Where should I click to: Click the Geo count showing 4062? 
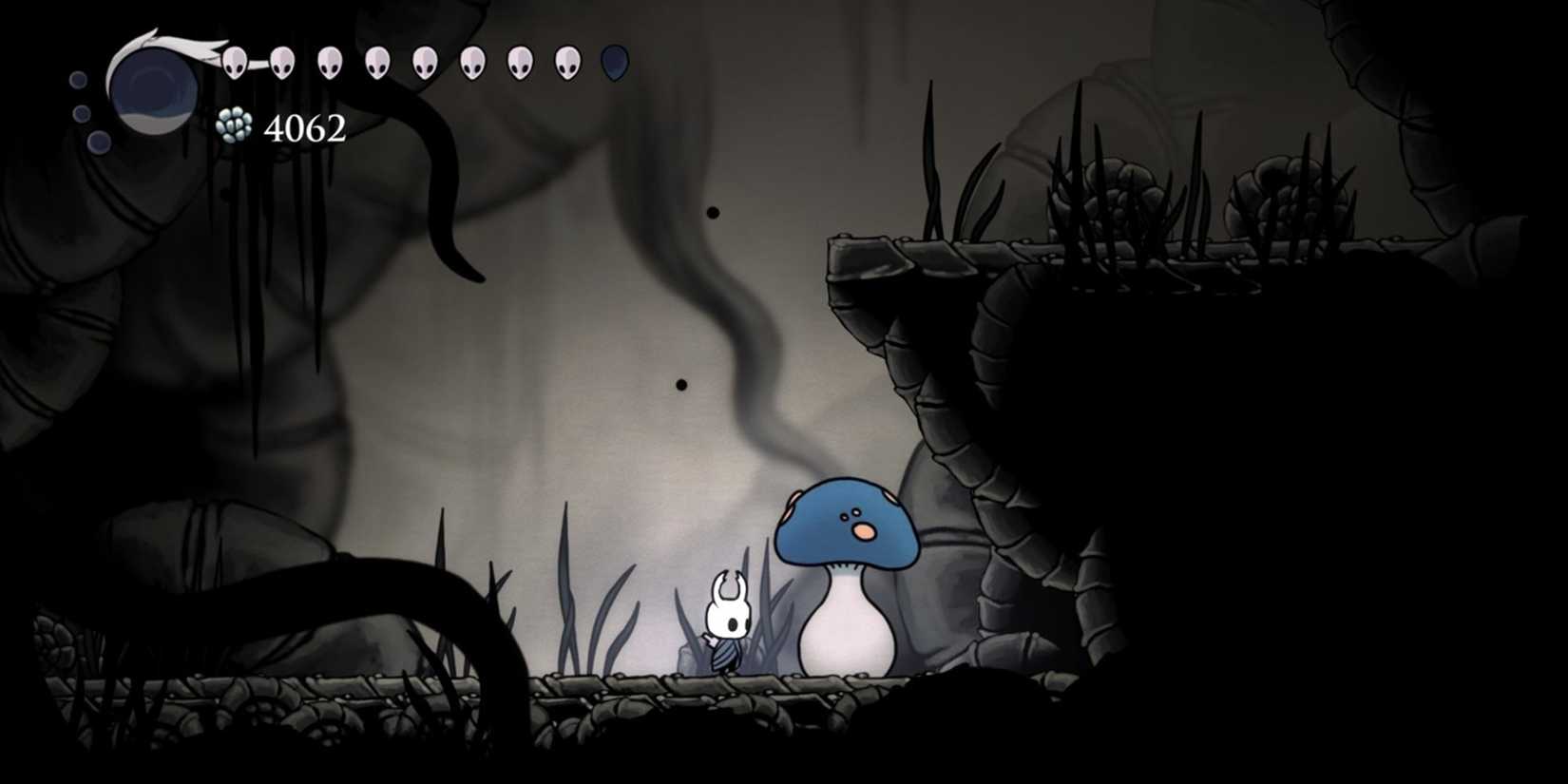point(304,127)
